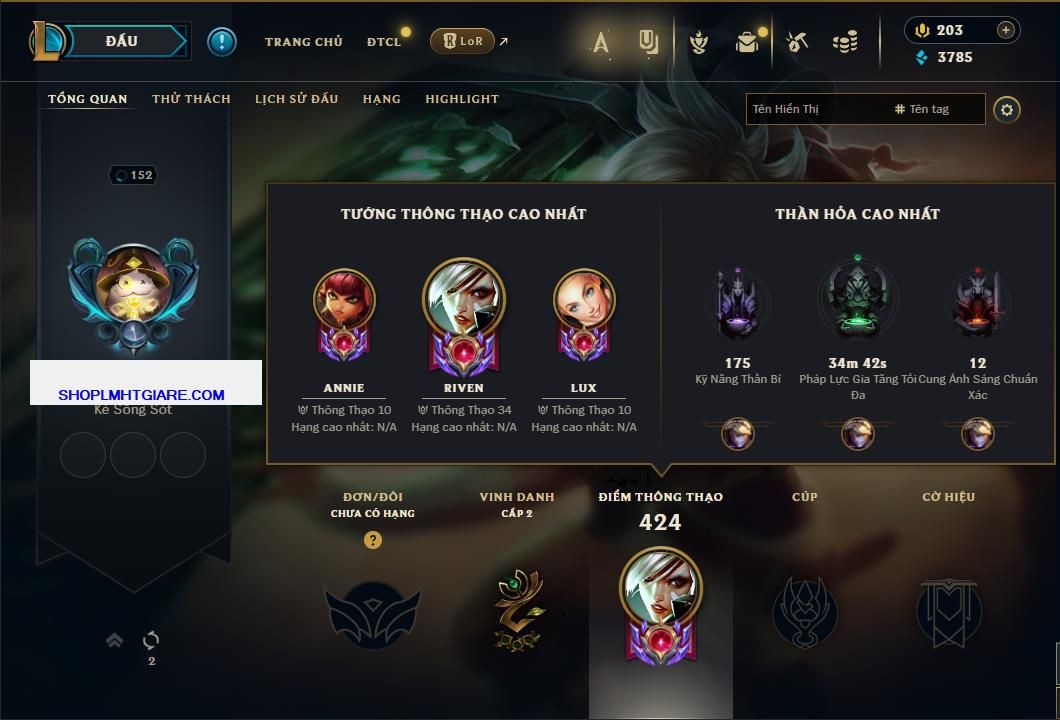
Task: Open the blue exclamation notification icon
Action: click(x=222, y=42)
